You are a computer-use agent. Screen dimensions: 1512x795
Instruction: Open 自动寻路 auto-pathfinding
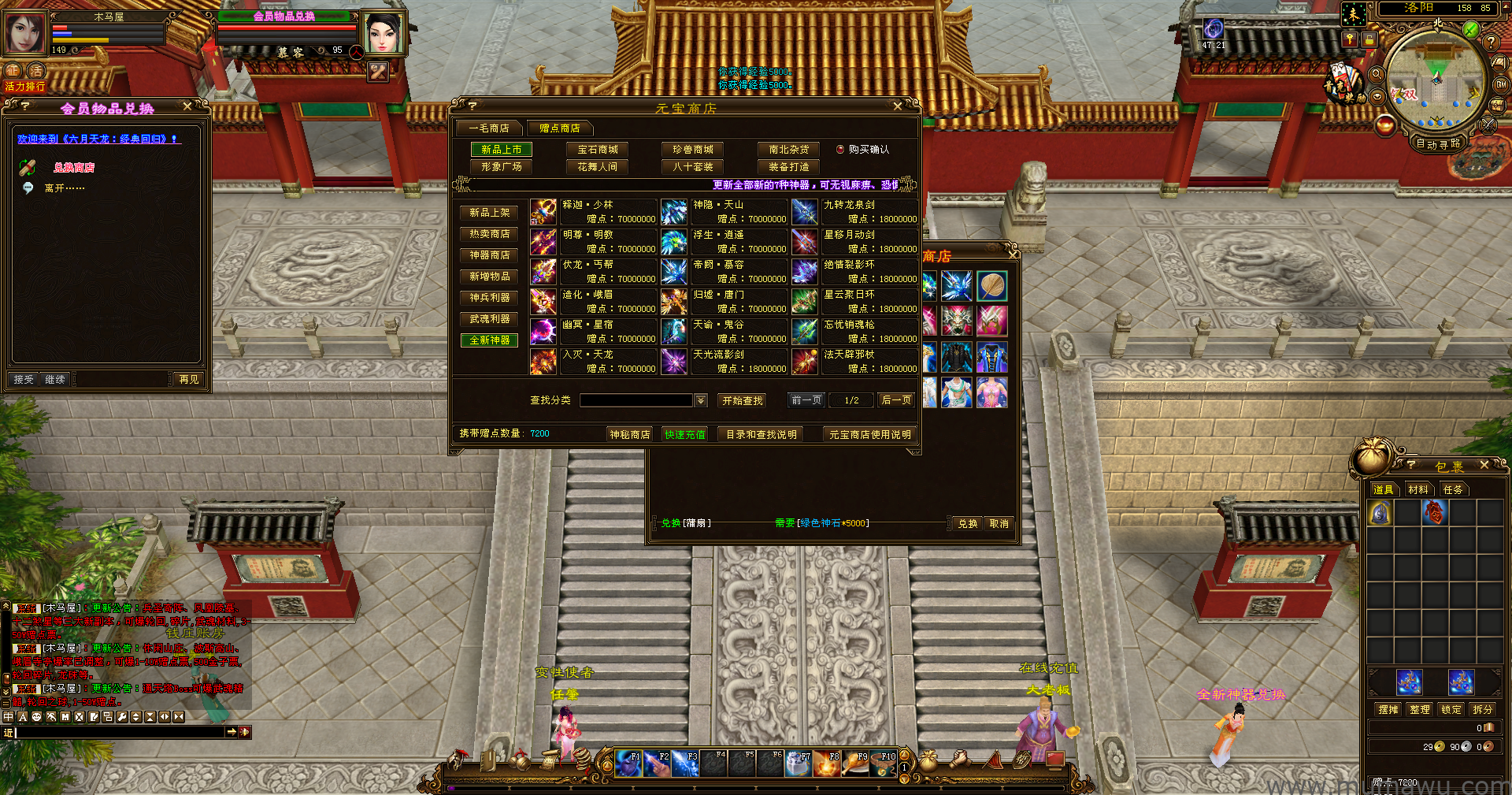click(1438, 143)
